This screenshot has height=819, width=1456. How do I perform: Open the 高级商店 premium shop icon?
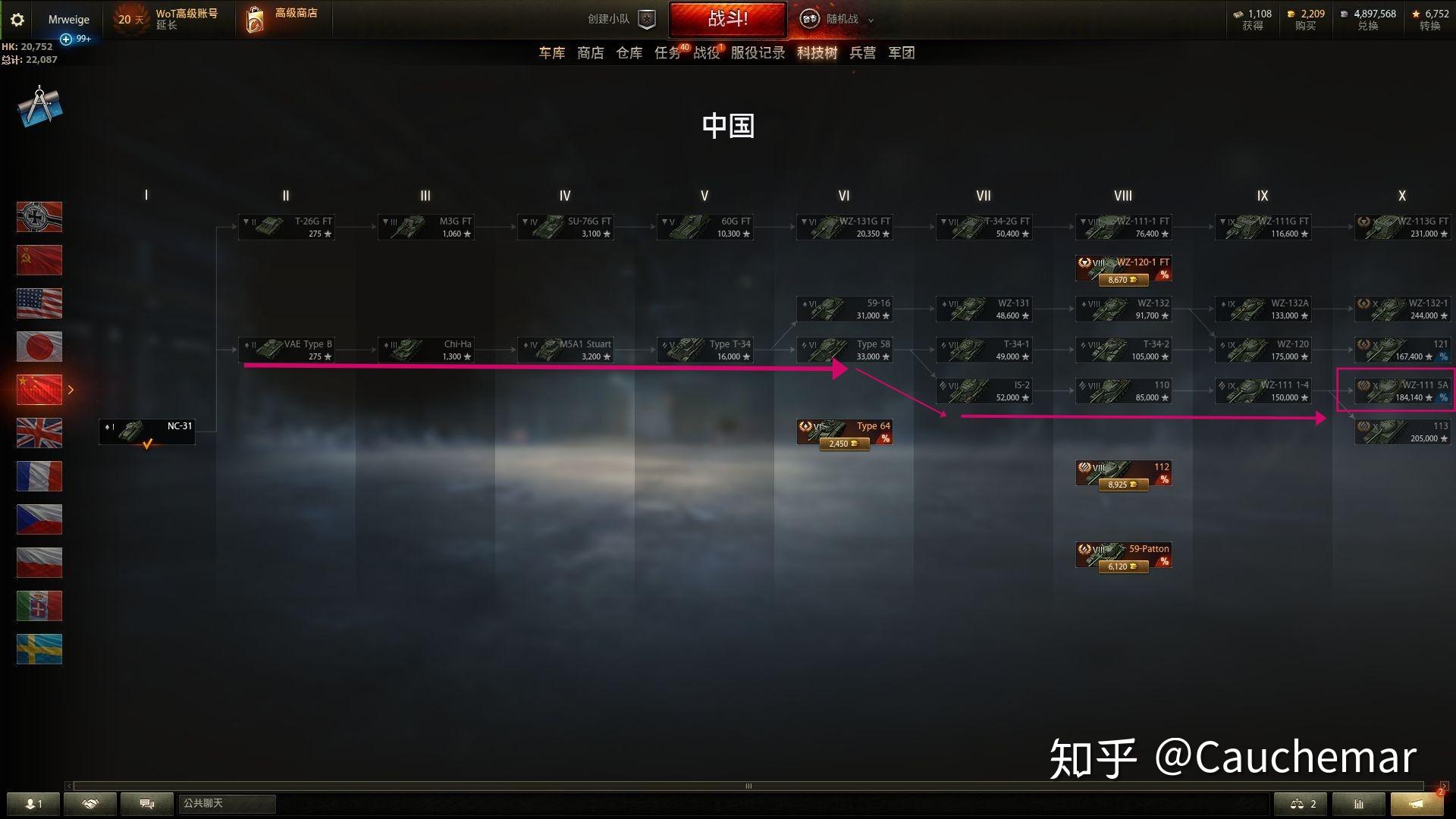253,19
